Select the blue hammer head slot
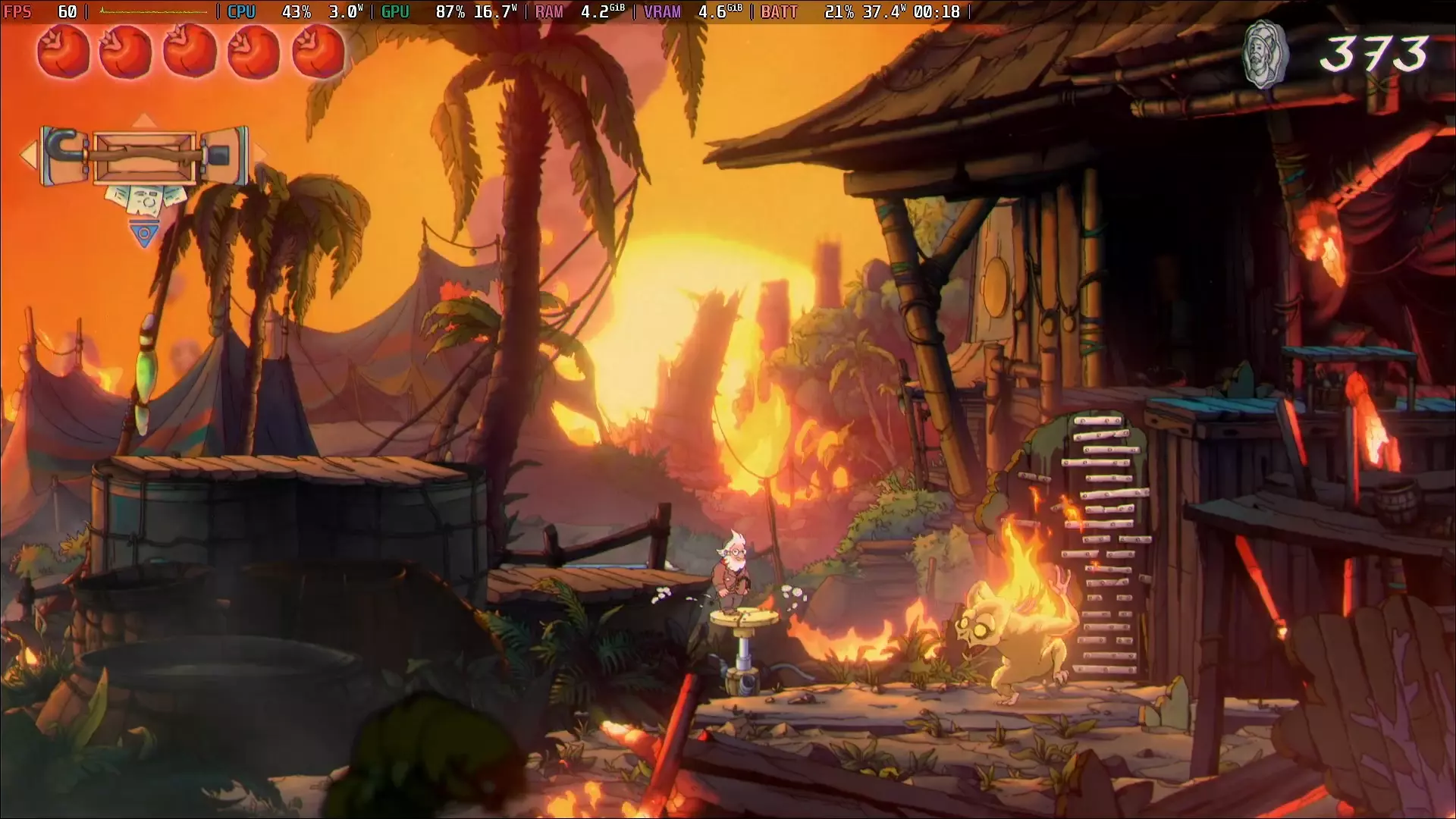 tap(224, 155)
